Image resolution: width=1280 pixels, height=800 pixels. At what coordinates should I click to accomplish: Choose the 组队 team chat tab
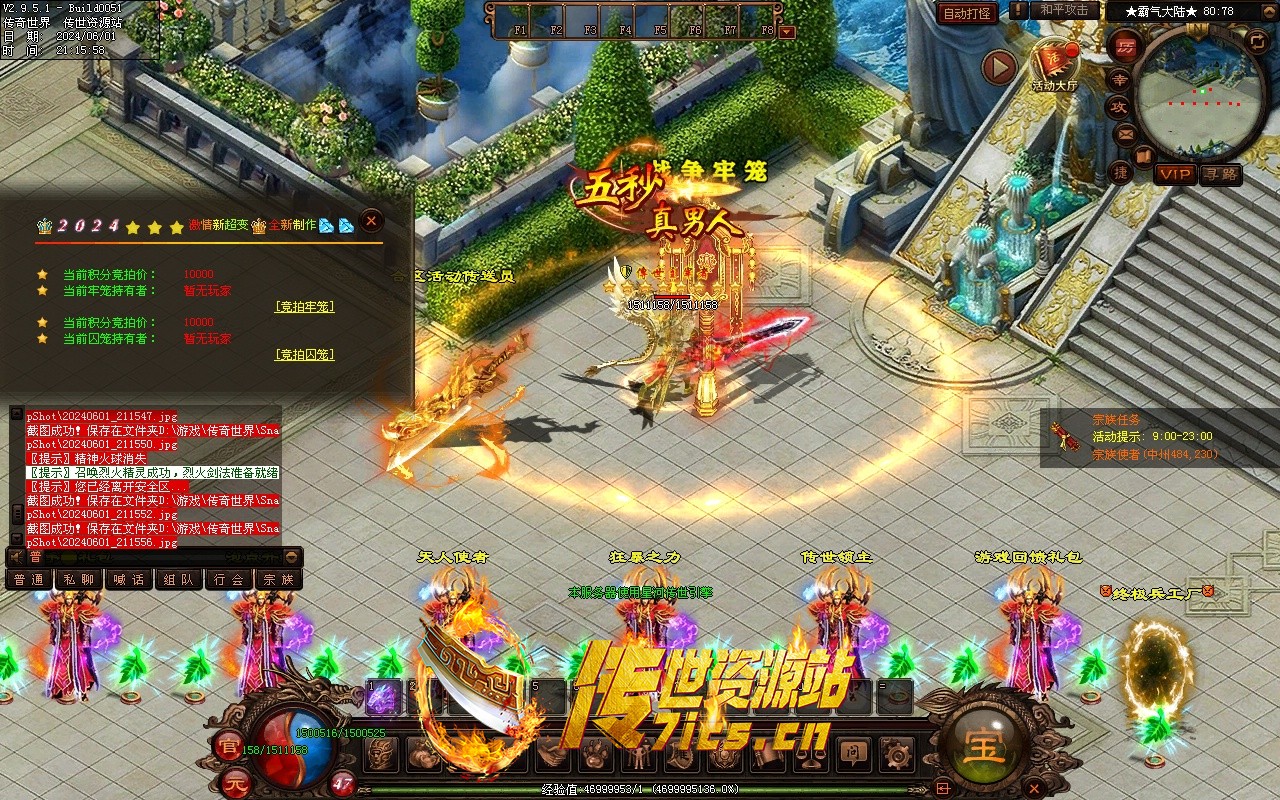179,579
